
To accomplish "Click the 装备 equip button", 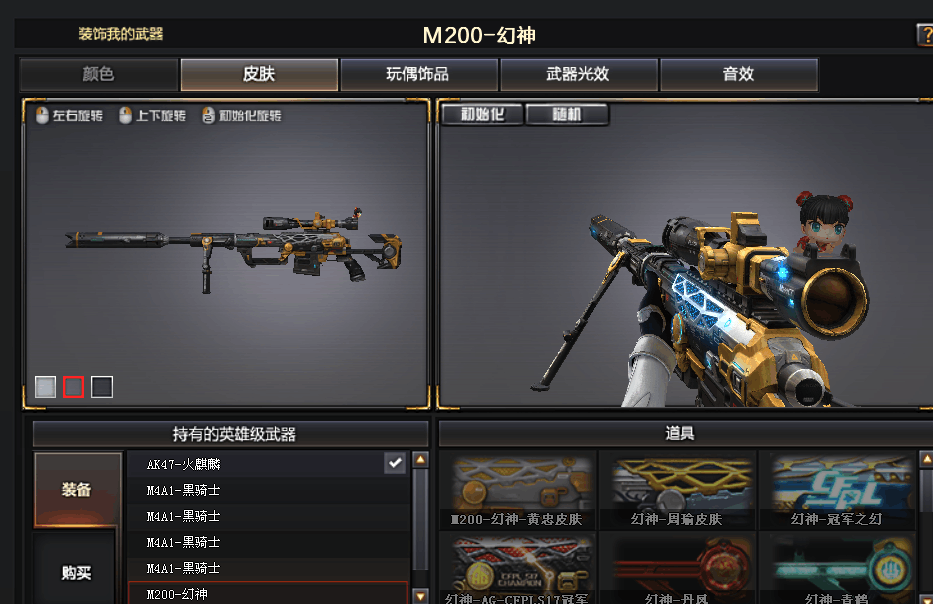I will click(77, 490).
